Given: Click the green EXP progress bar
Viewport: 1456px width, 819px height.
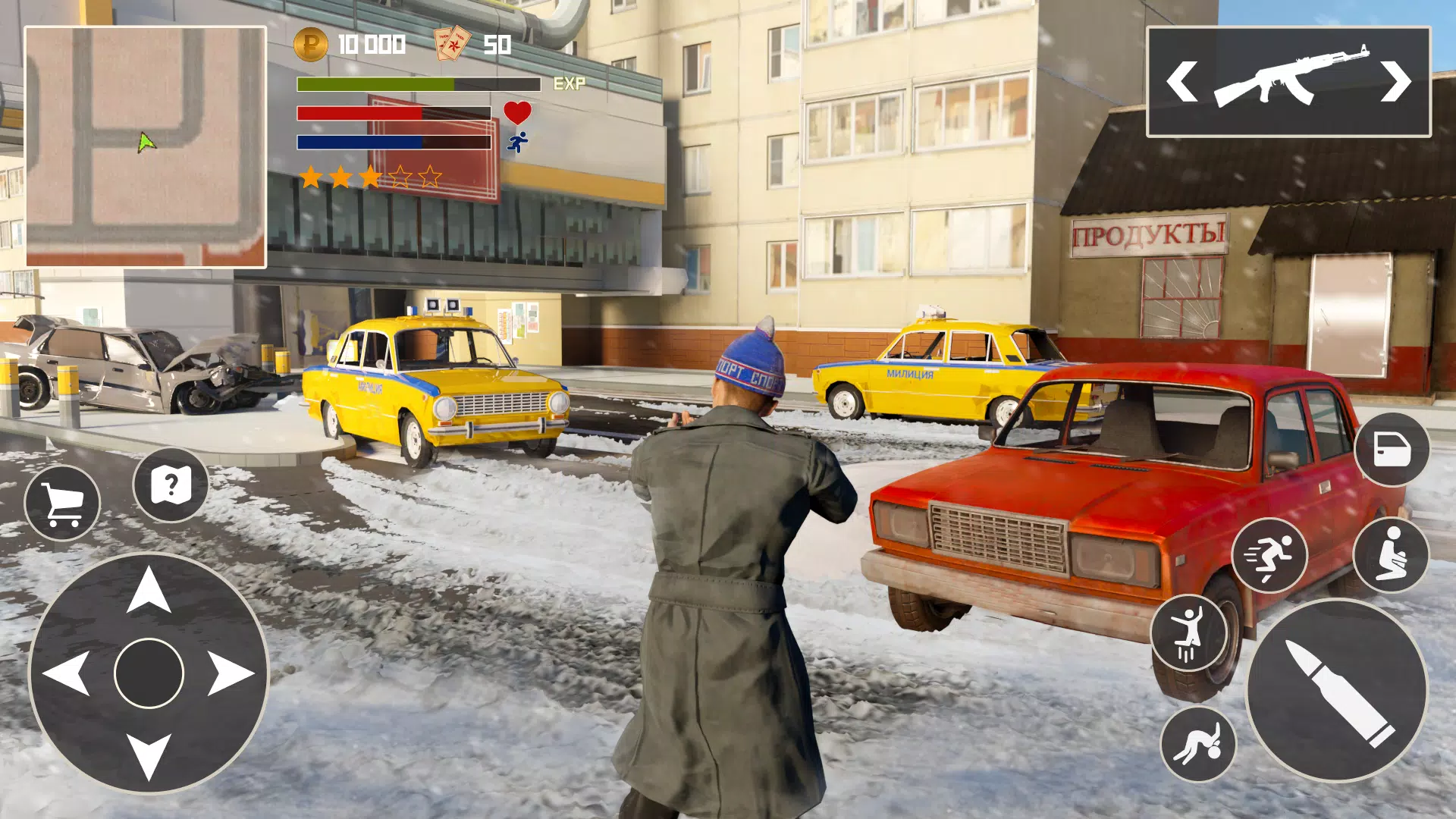Looking at the screenshot, I should coord(375,85).
